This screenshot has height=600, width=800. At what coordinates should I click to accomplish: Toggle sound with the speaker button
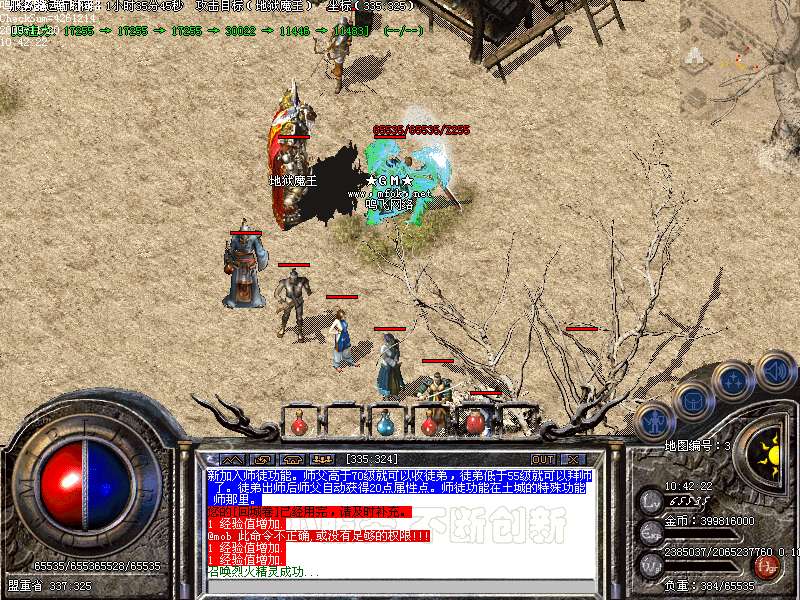774,370
